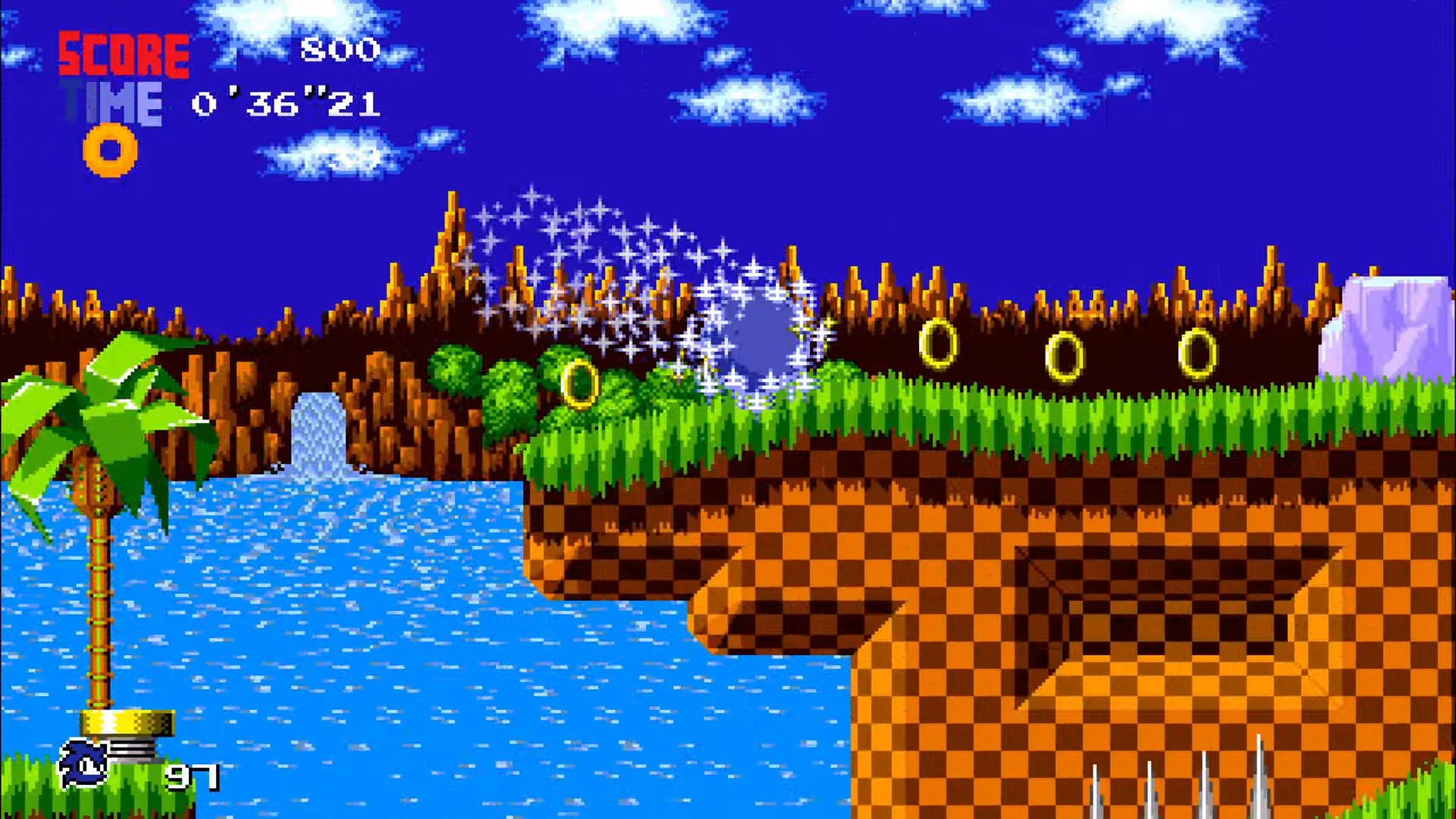Click the SCORE label
The width and height of the screenshot is (1456, 819).
(124, 53)
